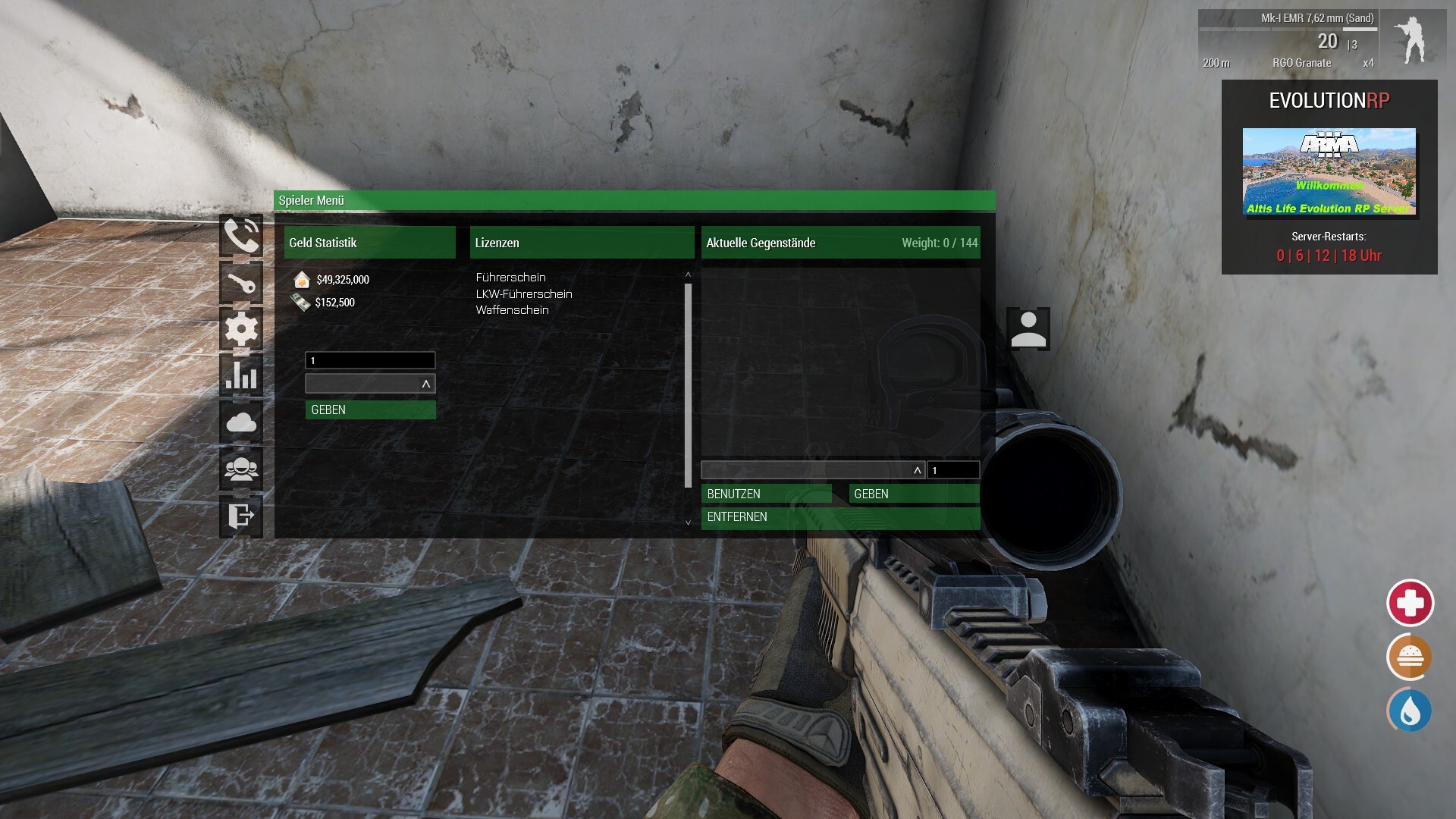Image resolution: width=1456 pixels, height=819 pixels.
Task: Open the group members icon
Action: pyautogui.click(x=241, y=469)
